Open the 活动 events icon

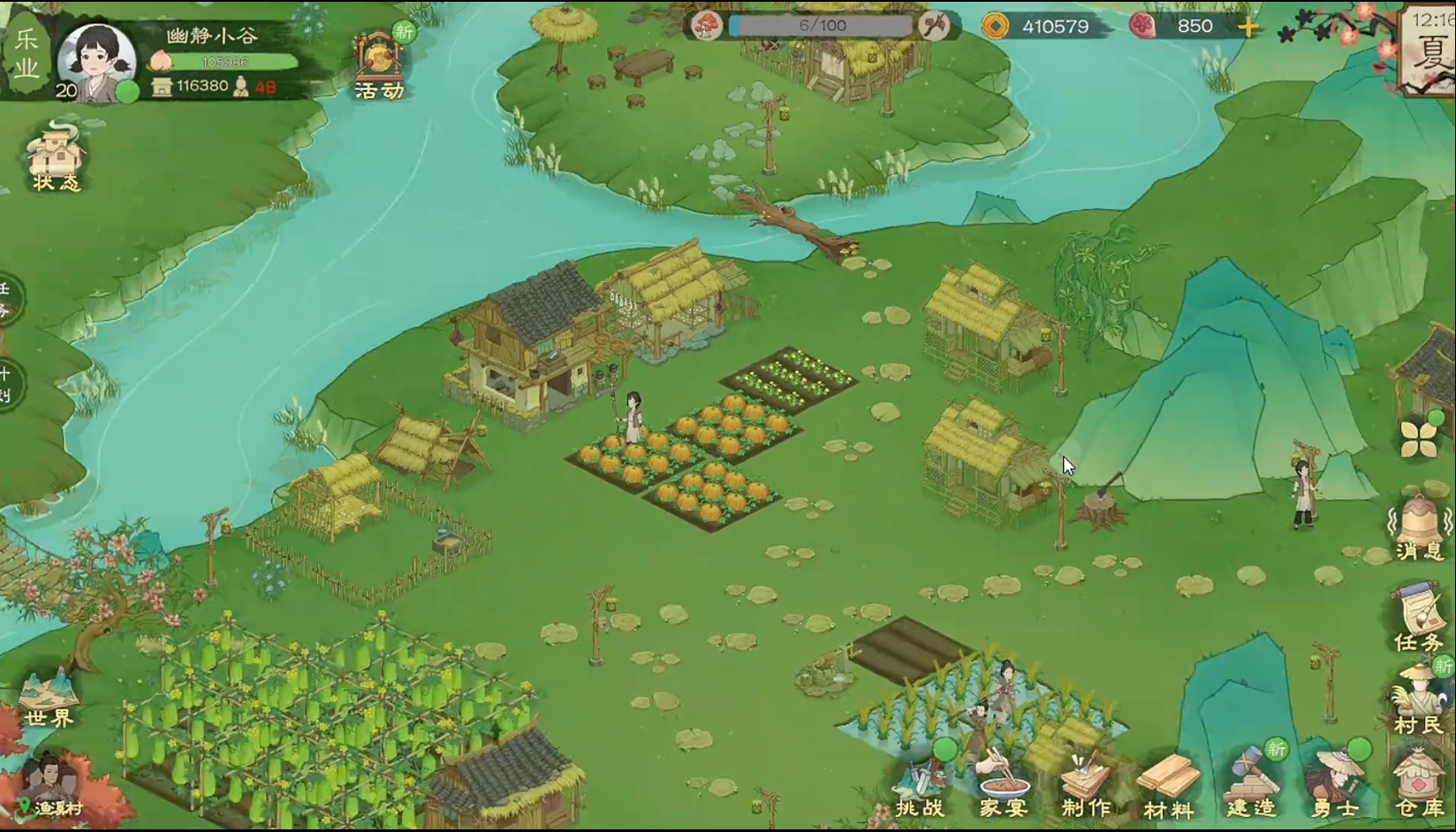point(380,66)
